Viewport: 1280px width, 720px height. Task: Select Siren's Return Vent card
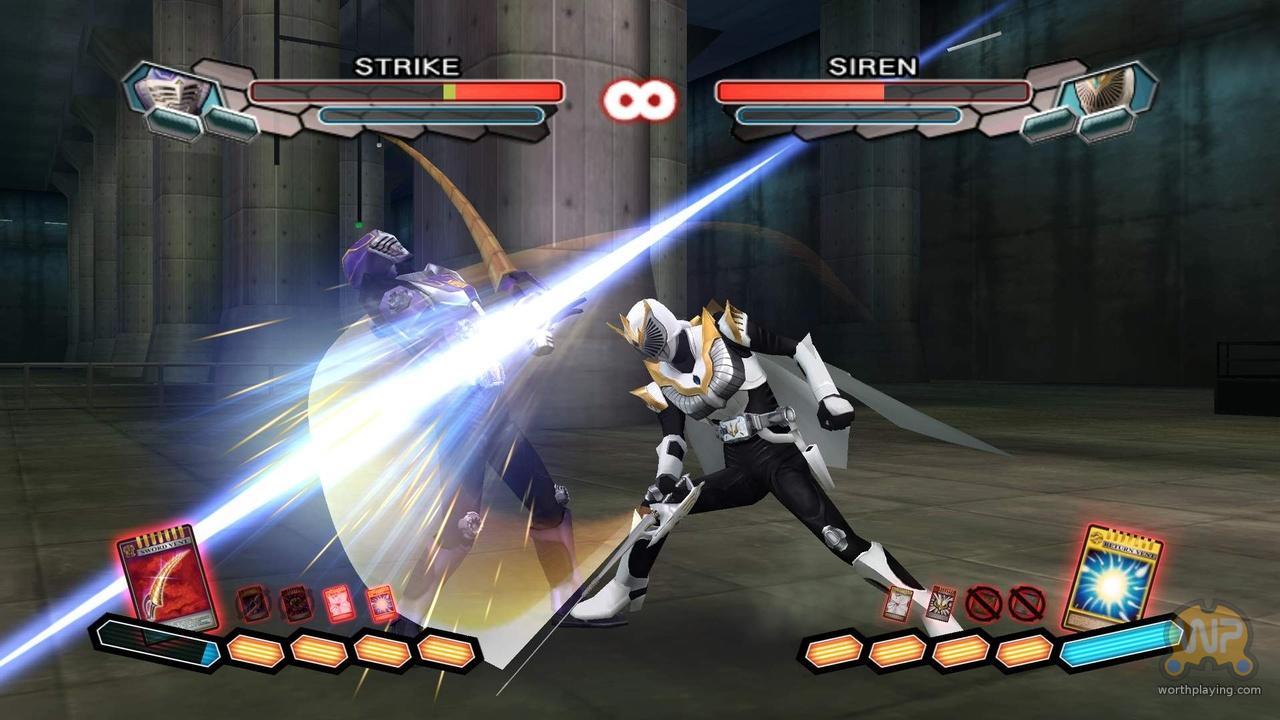[1111, 579]
